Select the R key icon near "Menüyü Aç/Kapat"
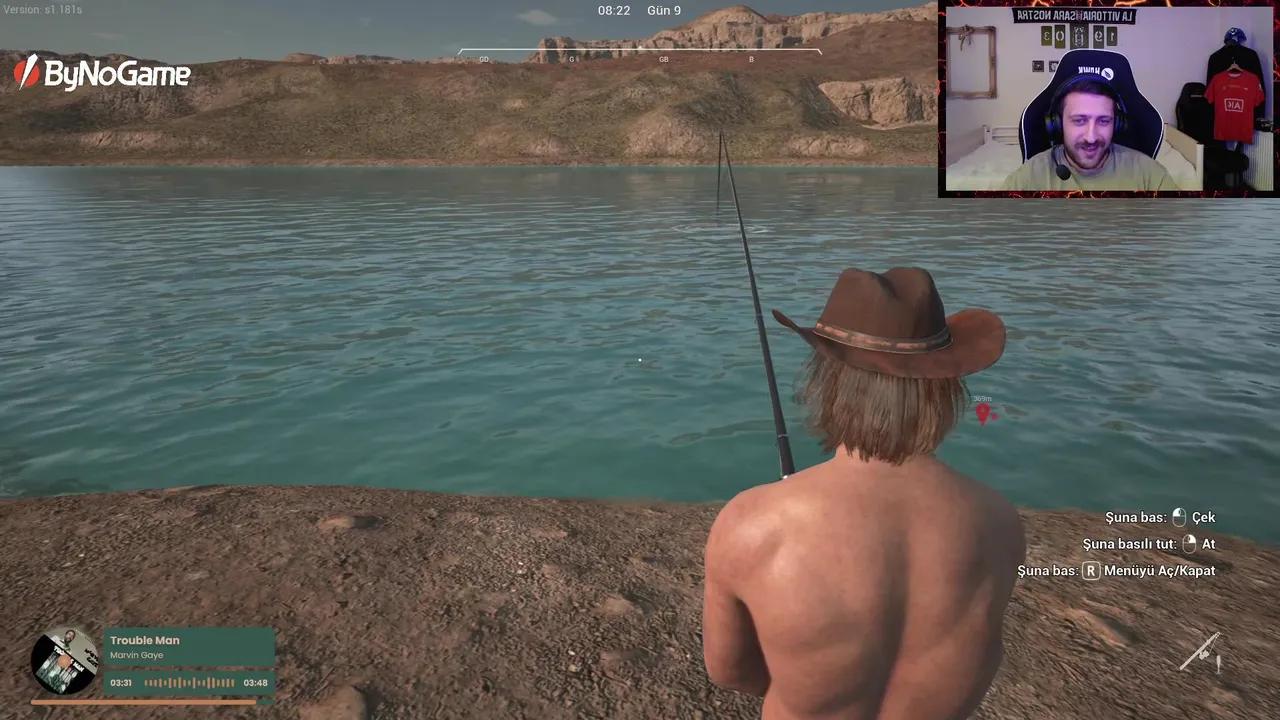 [x=1090, y=570]
